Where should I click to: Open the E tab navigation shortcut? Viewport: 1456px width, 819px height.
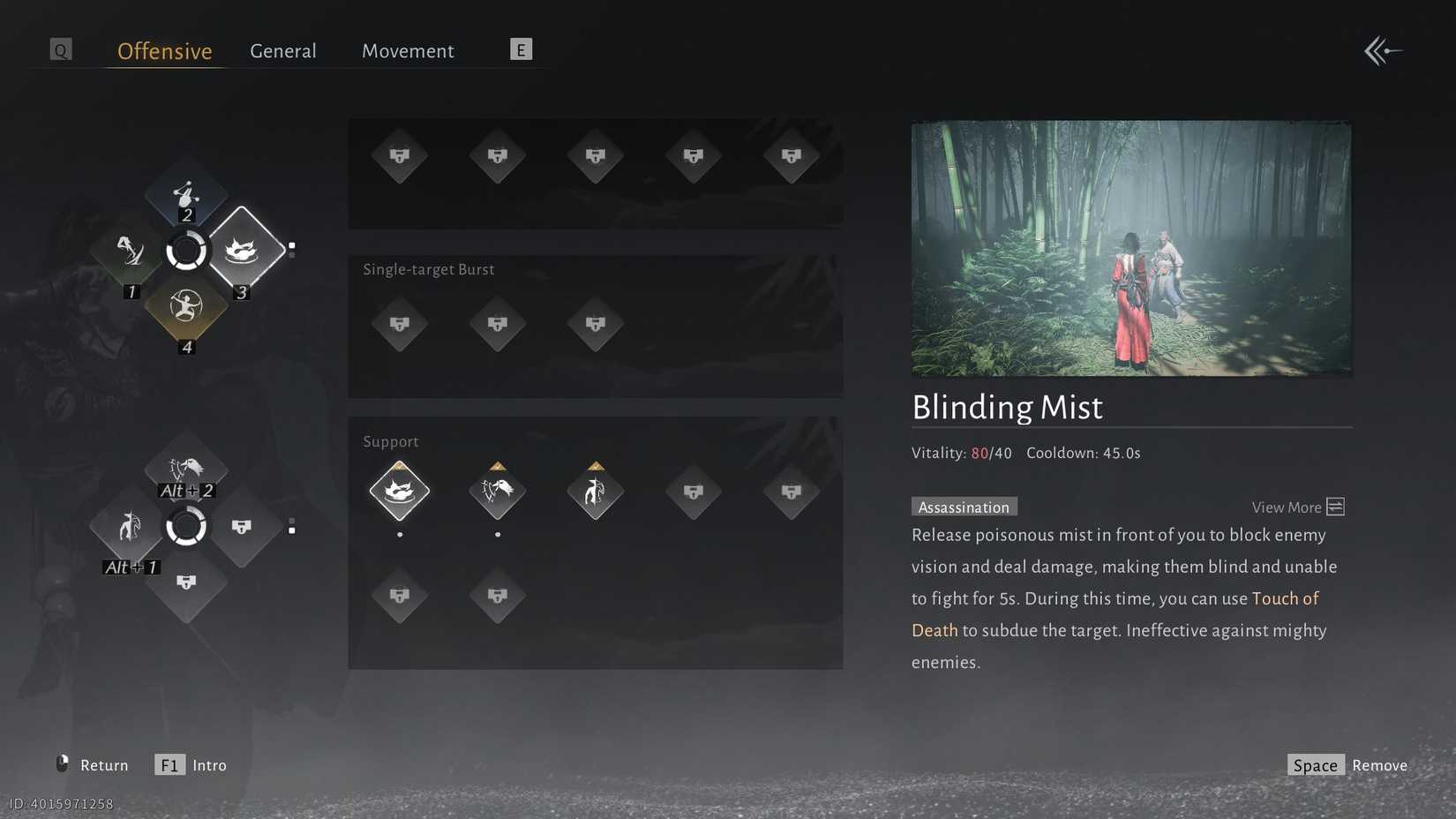(521, 49)
